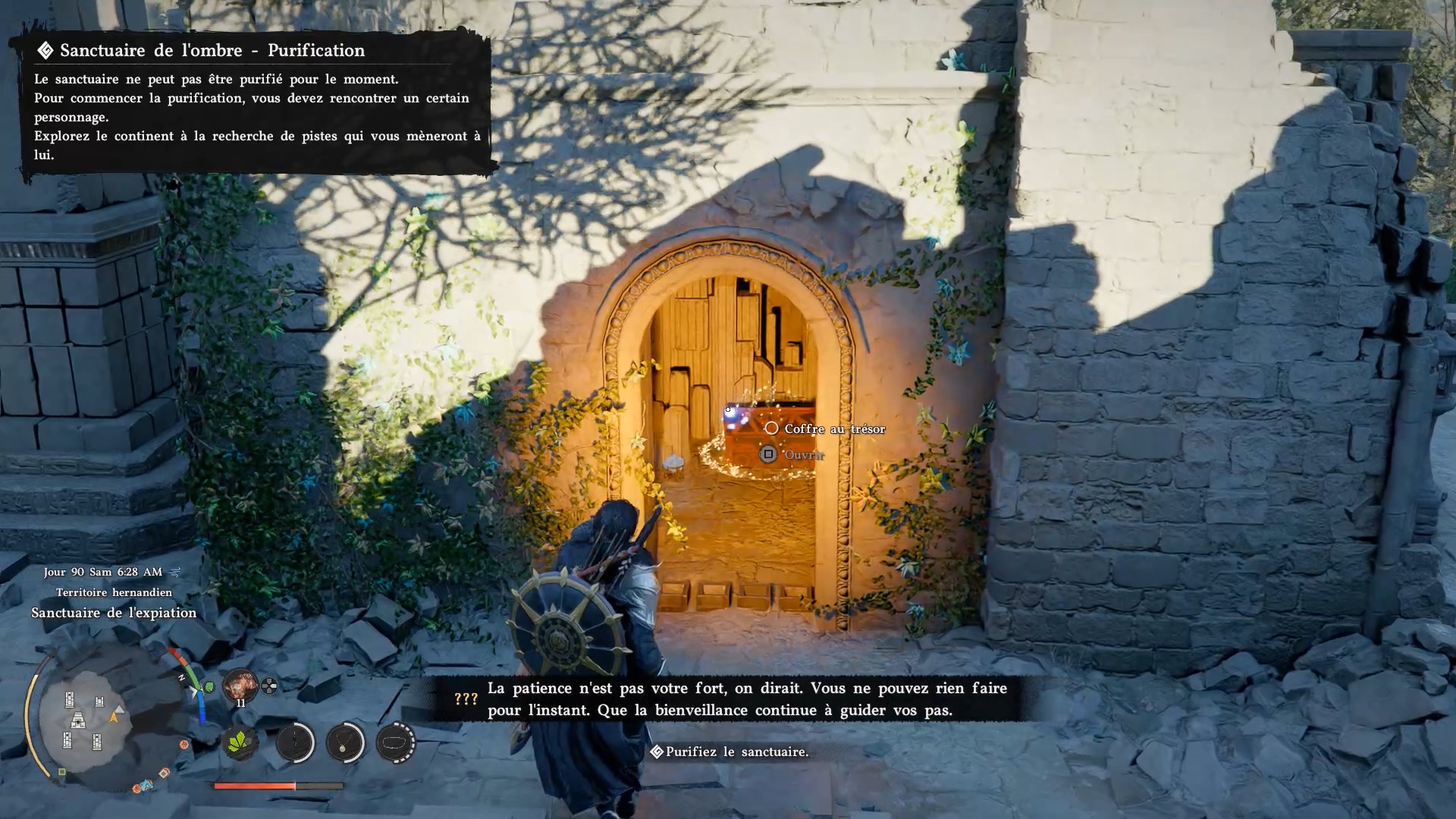Image resolution: width=1456 pixels, height=819 pixels.
Task: Click the central shrine marker on minimap
Action: [x=78, y=720]
